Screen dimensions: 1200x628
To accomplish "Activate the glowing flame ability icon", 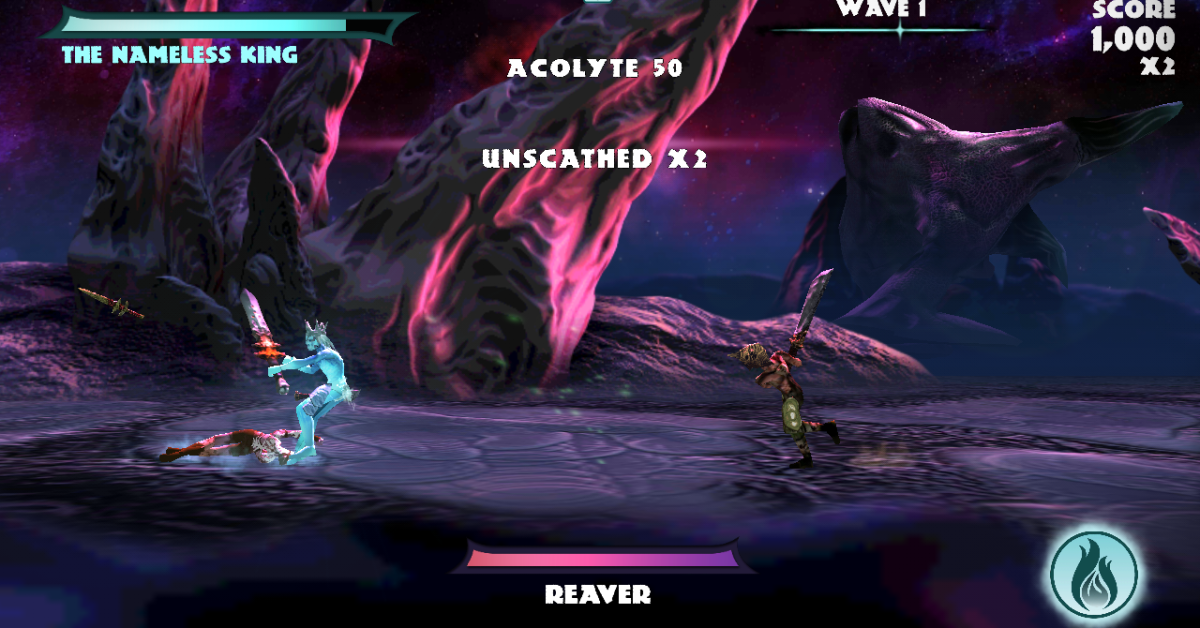I will click(1094, 574).
